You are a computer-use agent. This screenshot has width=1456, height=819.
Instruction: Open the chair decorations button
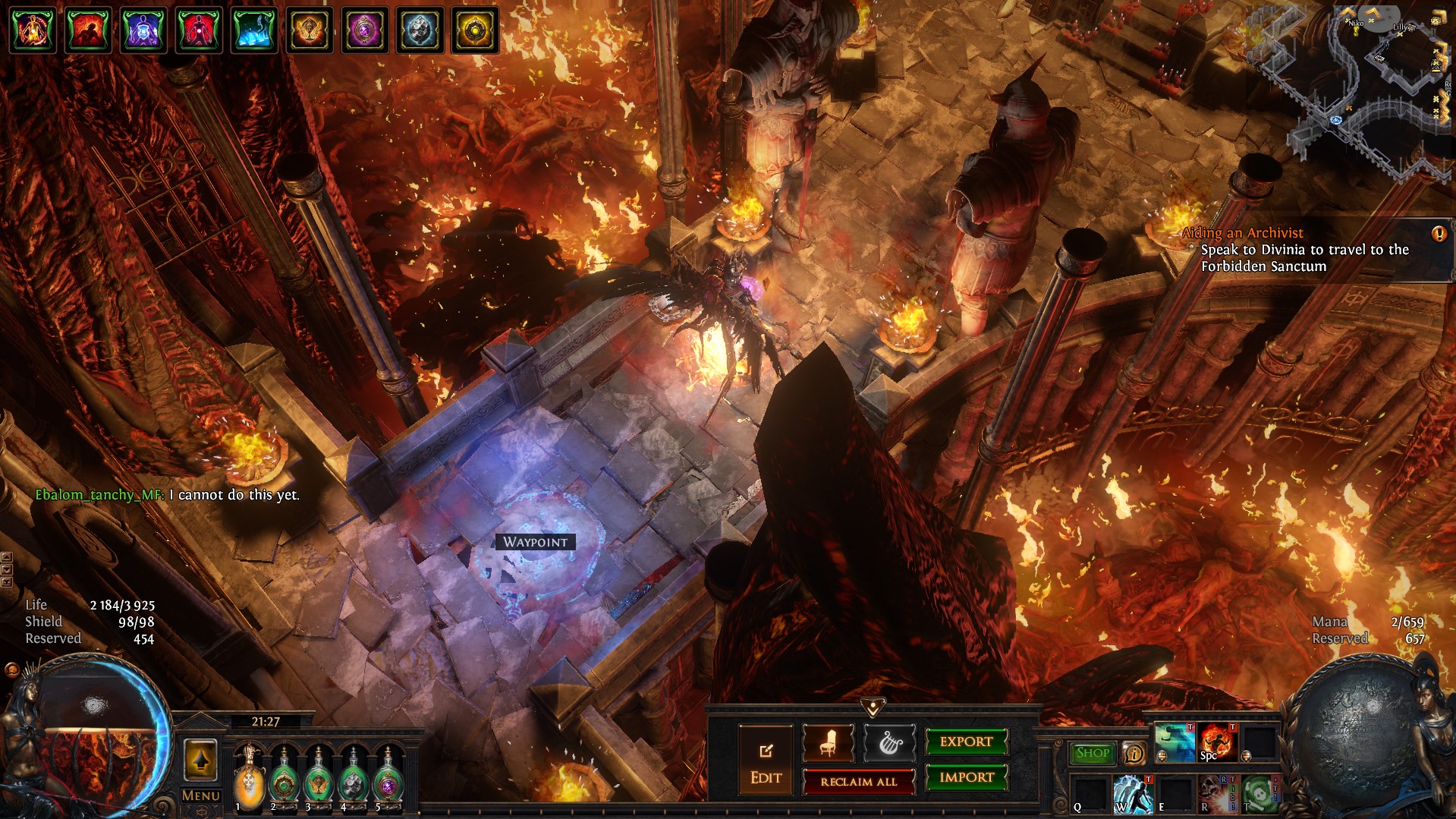click(828, 743)
